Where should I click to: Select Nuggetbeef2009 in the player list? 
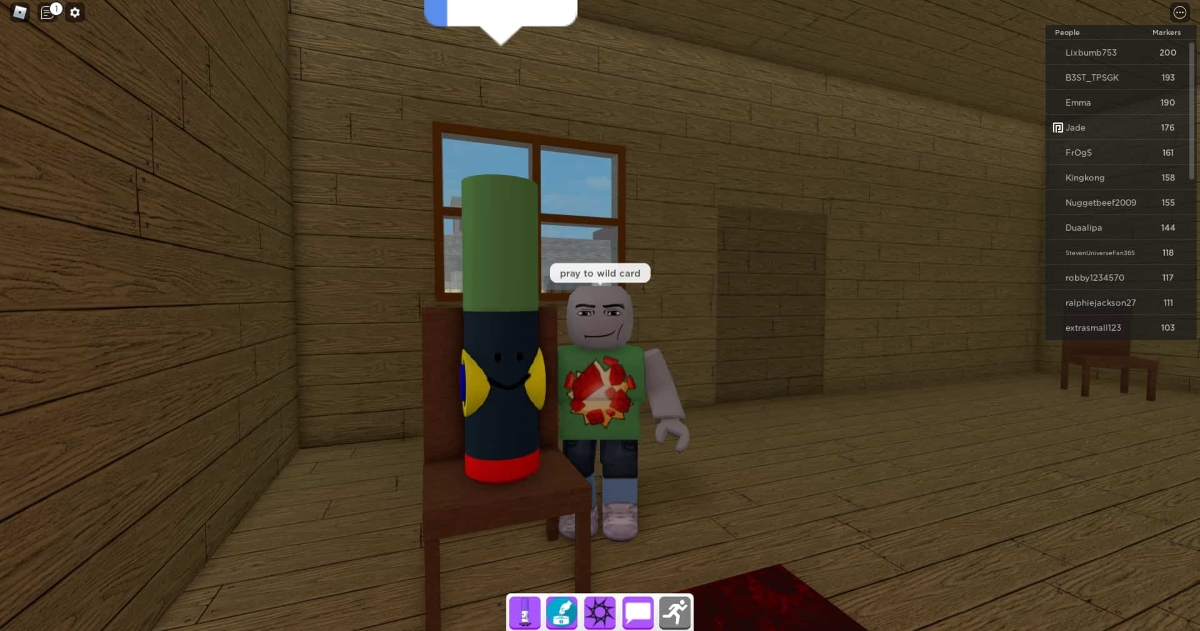(x=1100, y=202)
